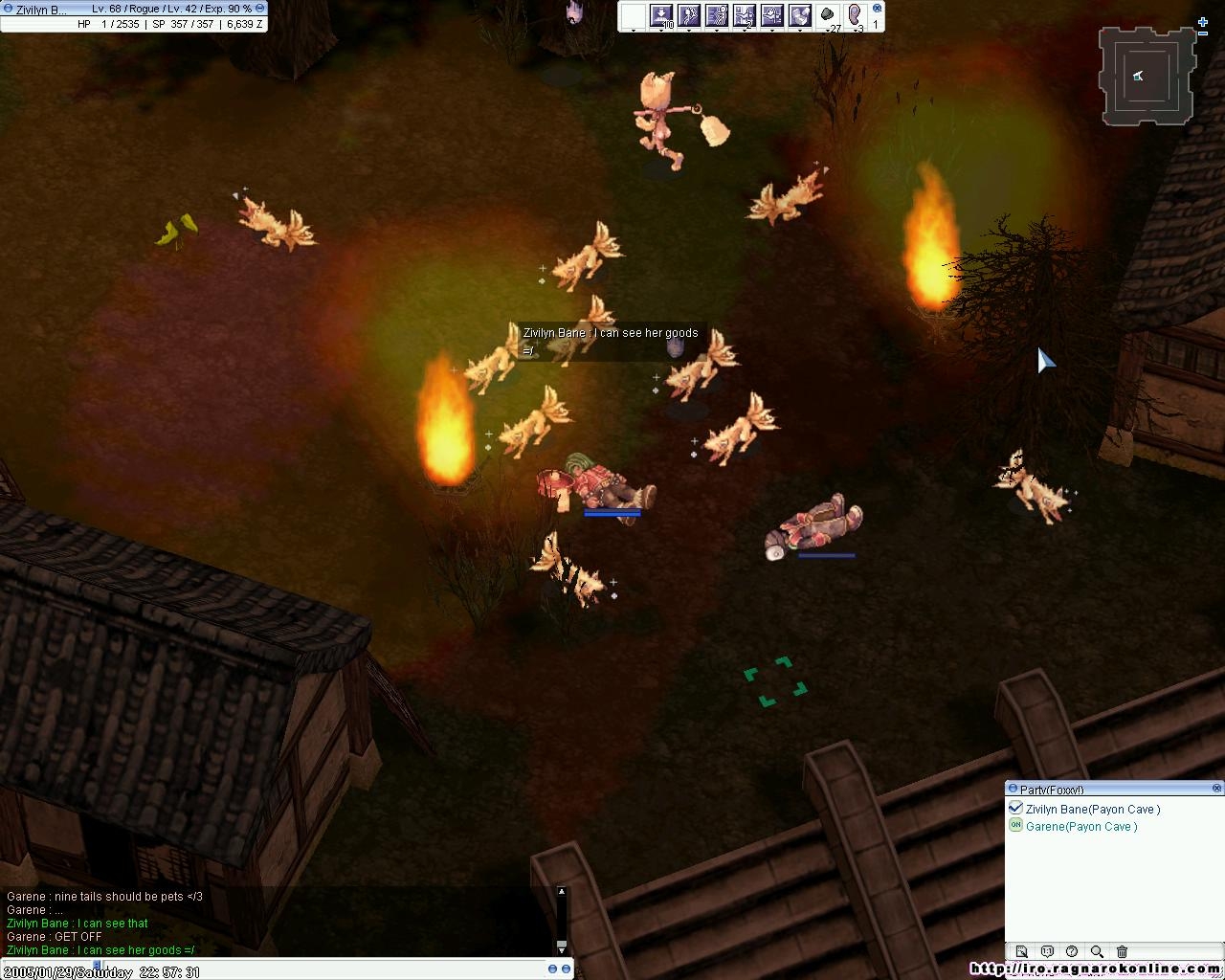The height and width of the screenshot is (980, 1225).
Task: Select Zivilyn Bane in the party list
Action: click(1092, 809)
